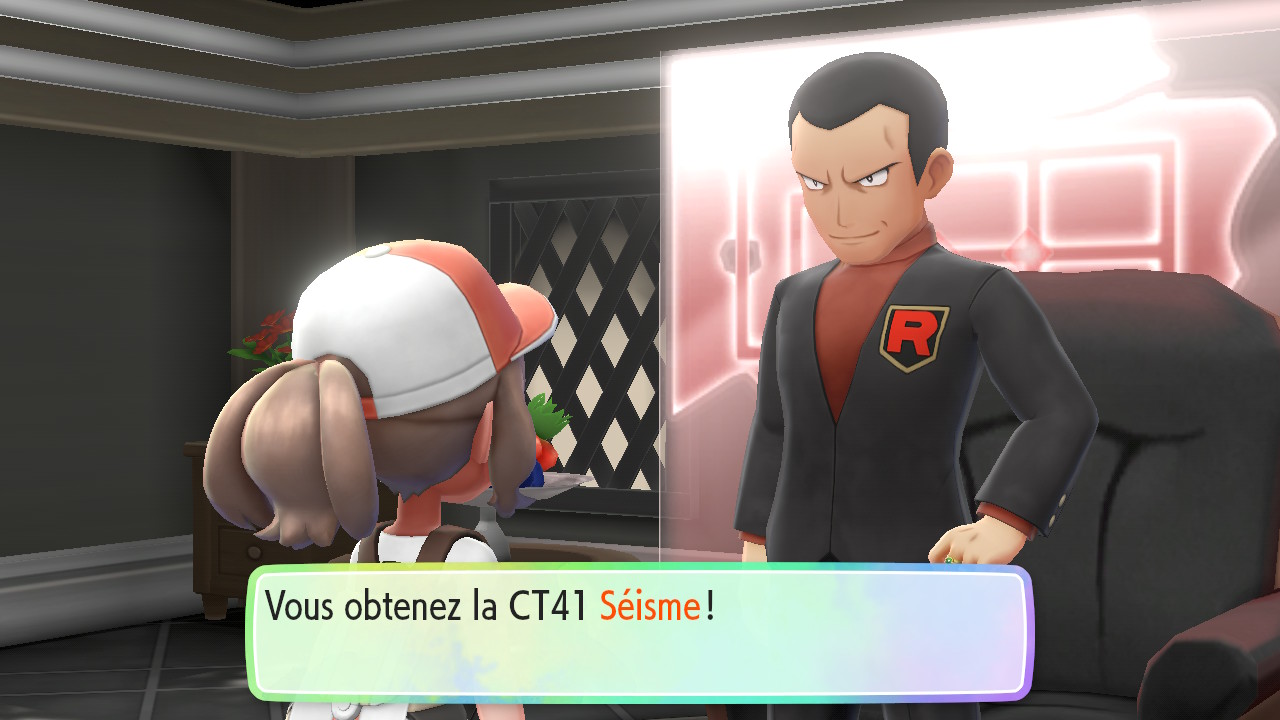Advance the CT41 Séisme dialogue box

[639, 632]
